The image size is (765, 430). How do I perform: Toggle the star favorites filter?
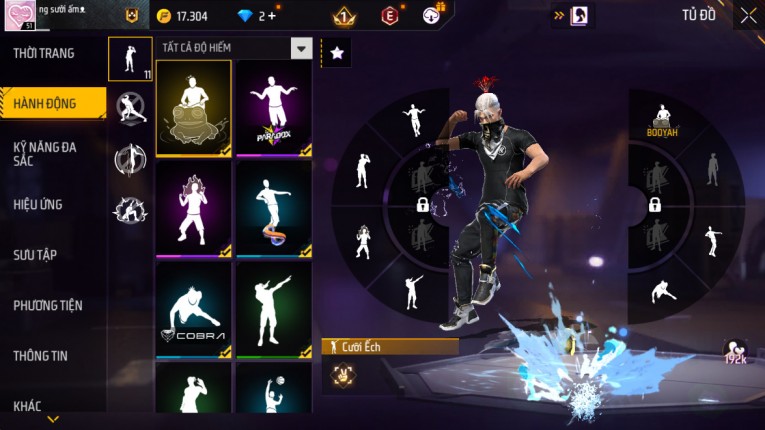(336, 54)
